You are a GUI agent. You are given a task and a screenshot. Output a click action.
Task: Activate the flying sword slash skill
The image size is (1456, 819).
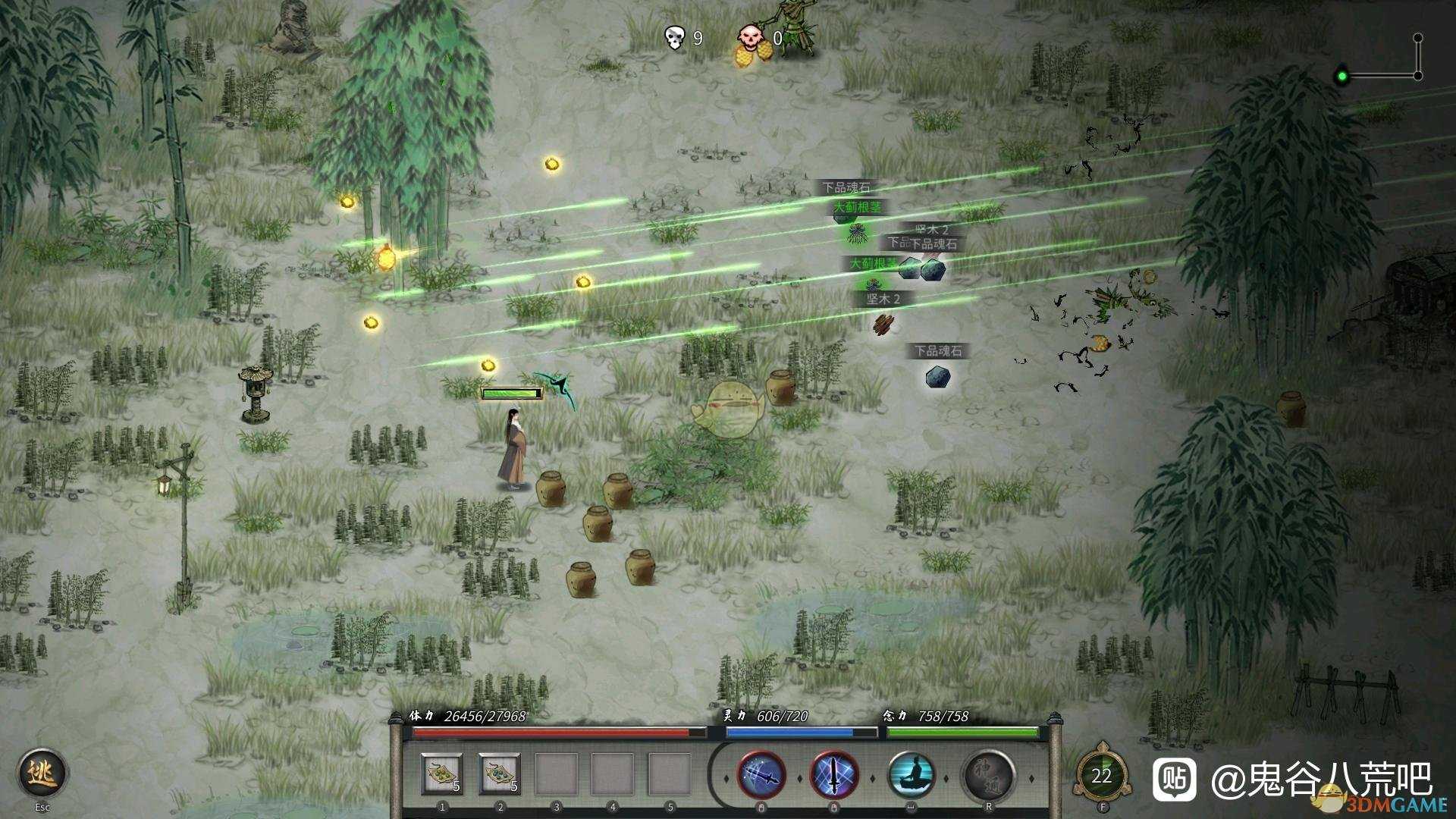(761, 776)
